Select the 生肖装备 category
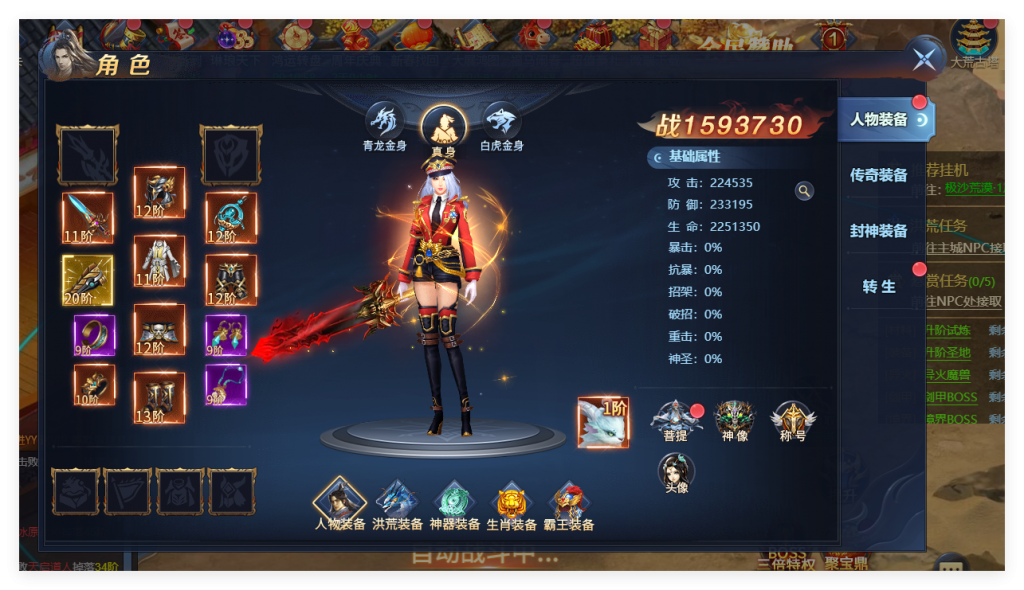1024x590 pixels. pos(512,502)
